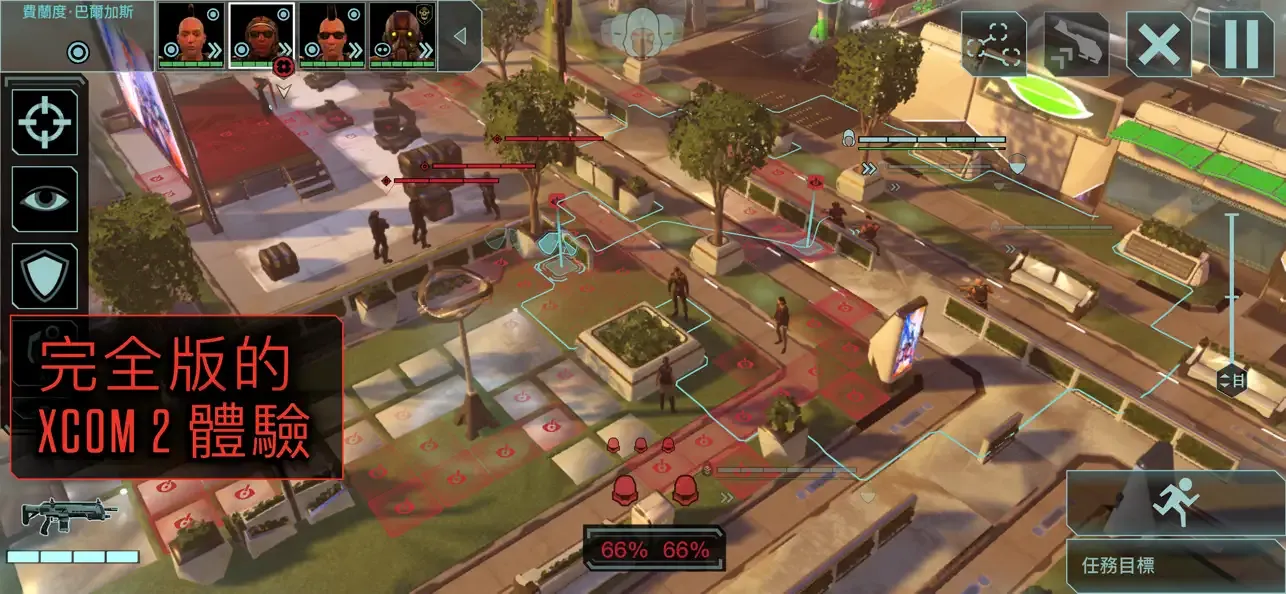1286x594 pixels.
Task: Call the helicopter evac button
Action: coord(1076,44)
